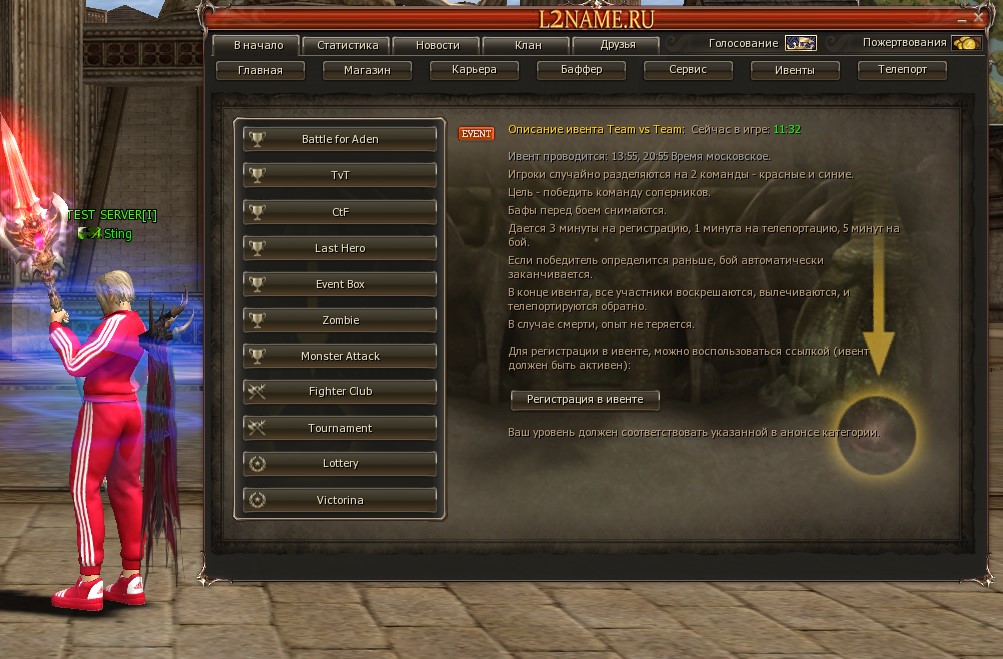Choose the Victorina event
The image size is (1003, 659).
point(340,500)
